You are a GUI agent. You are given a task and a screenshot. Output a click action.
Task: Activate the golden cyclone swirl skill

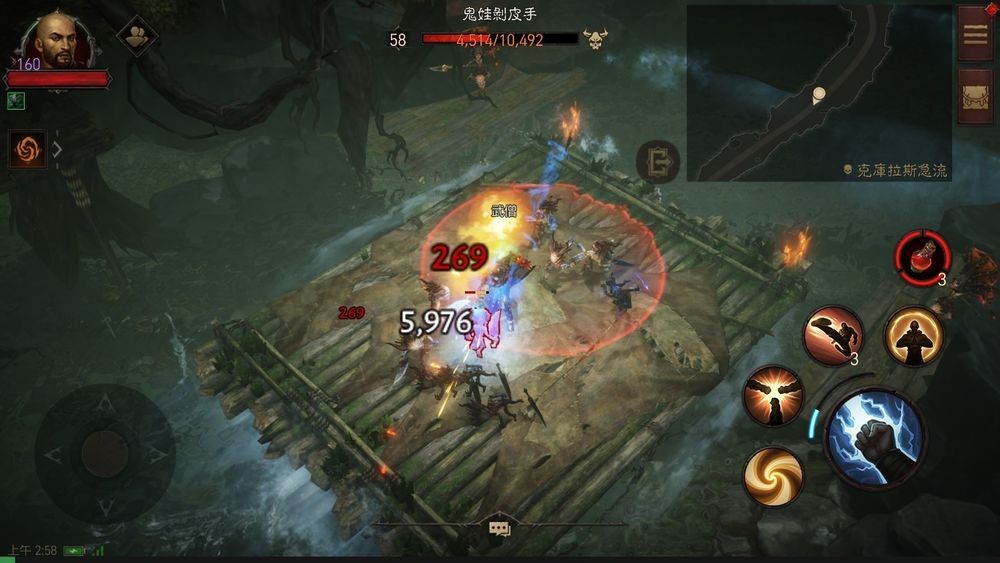click(773, 475)
